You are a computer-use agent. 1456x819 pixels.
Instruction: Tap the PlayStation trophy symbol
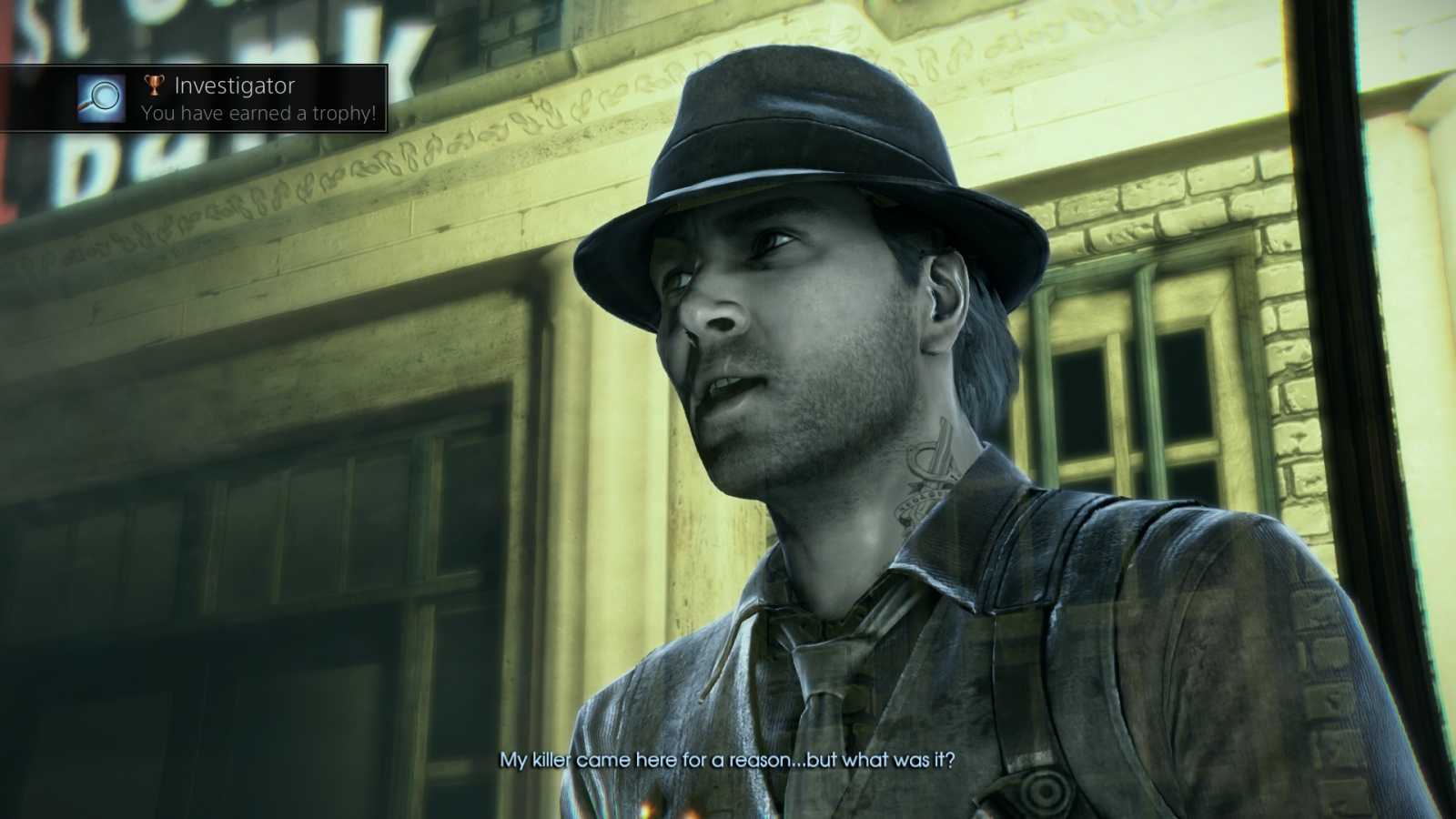[x=155, y=85]
